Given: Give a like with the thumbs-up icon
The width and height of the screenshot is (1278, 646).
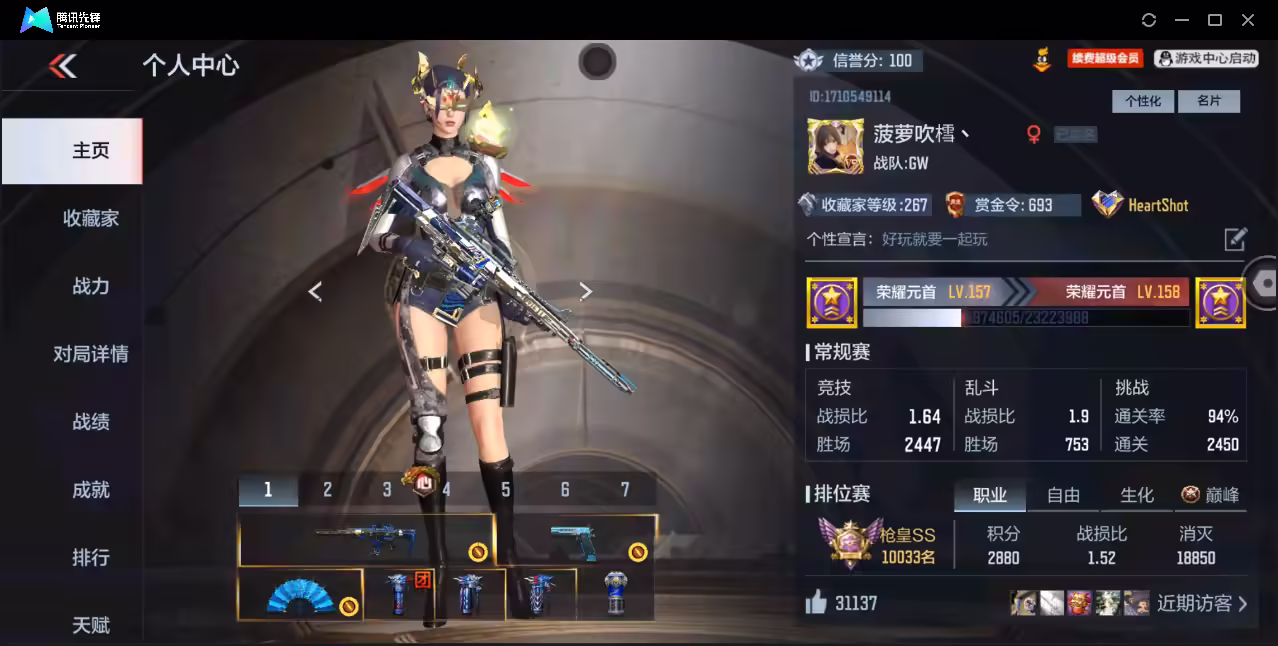Looking at the screenshot, I should point(817,602).
